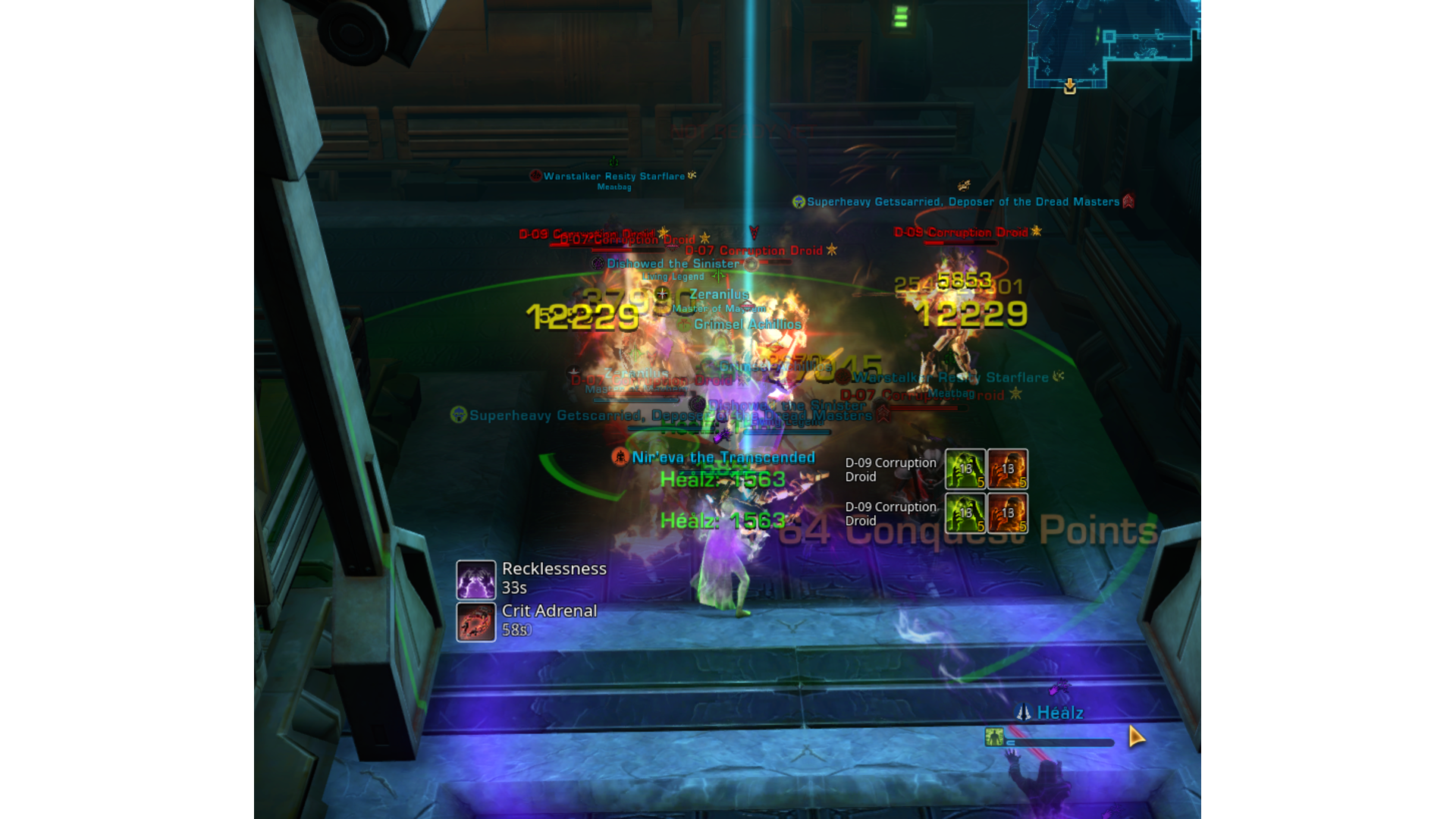Click the green figure icon under Héalz
Screen dimensions: 1456x819
pyautogui.click(x=993, y=736)
